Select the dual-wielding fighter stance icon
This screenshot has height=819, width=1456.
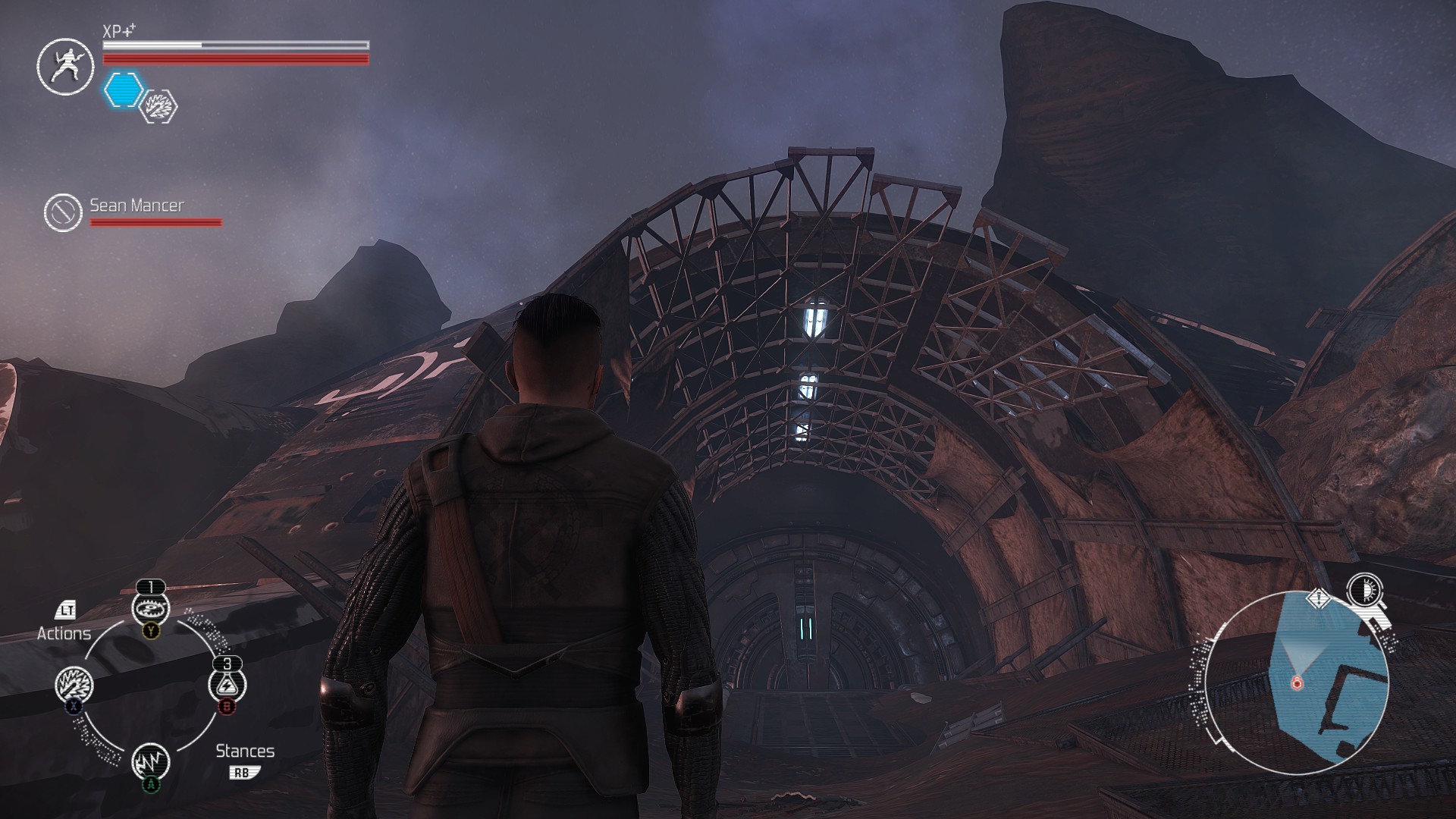pyautogui.click(x=65, y=66)
